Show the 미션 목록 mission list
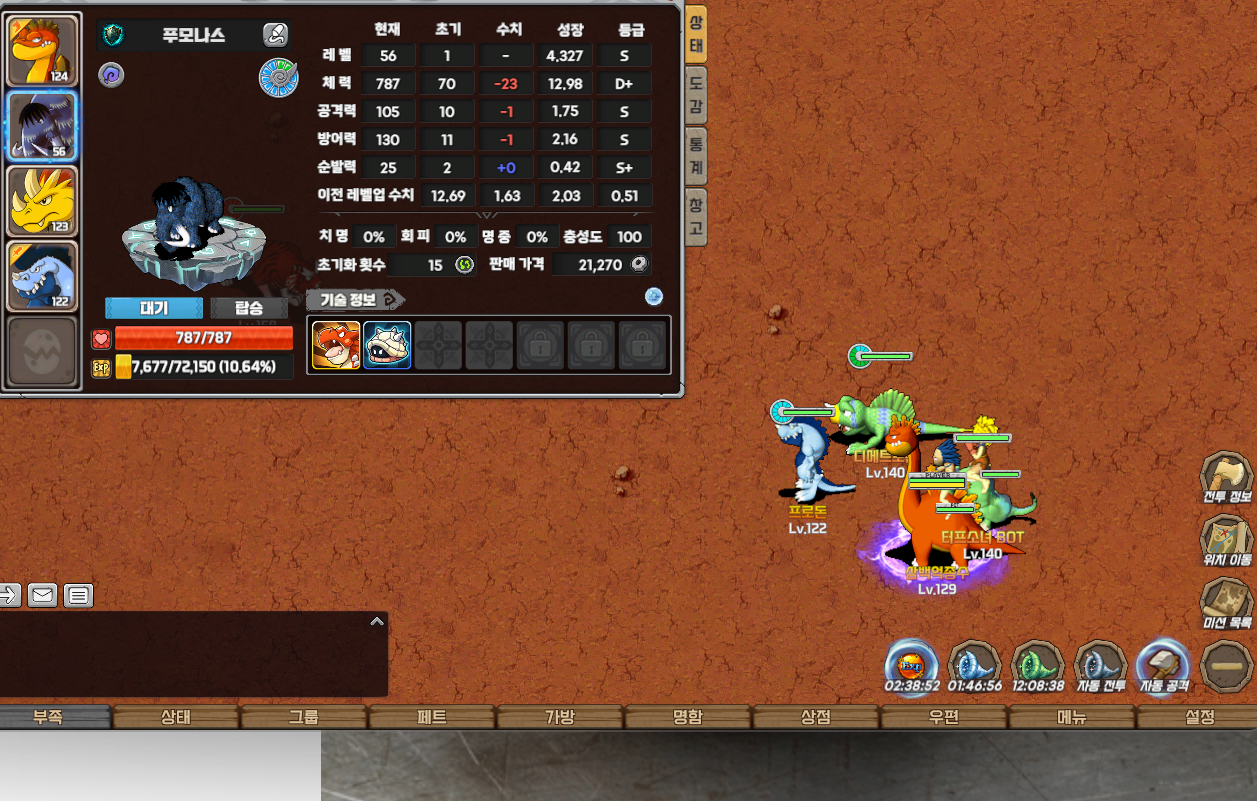 [1227, 604]
